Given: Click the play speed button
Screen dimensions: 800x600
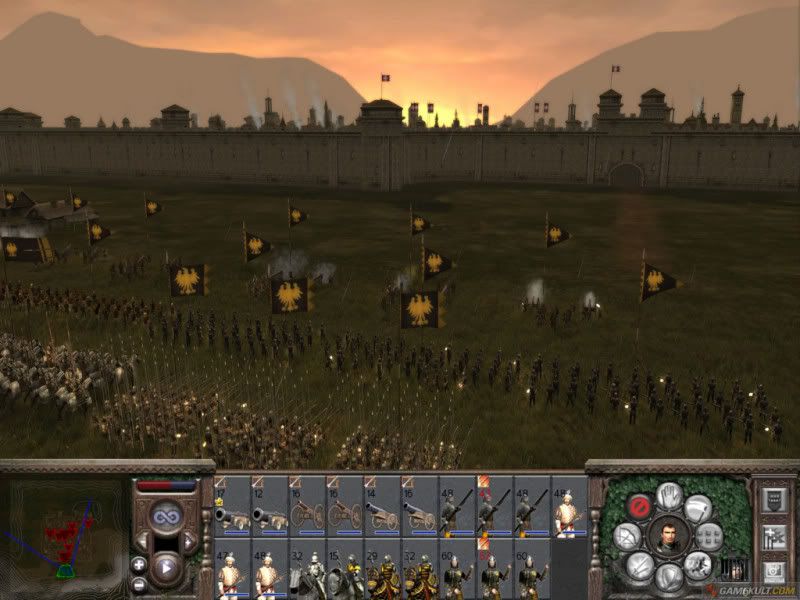Looking at the screenshot, I should tap(165, 570).
